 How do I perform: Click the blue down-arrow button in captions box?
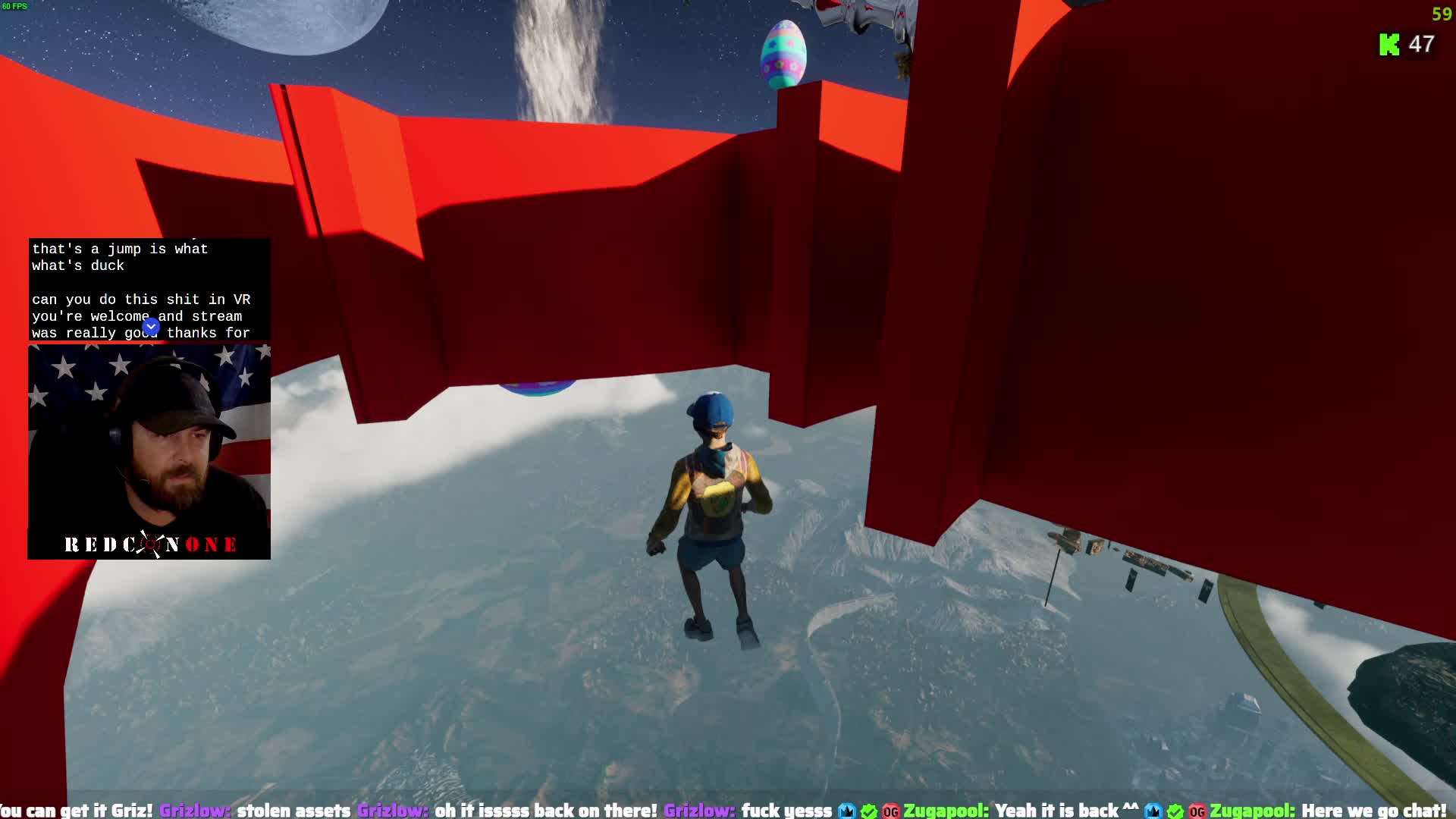[x=151, y=327]
